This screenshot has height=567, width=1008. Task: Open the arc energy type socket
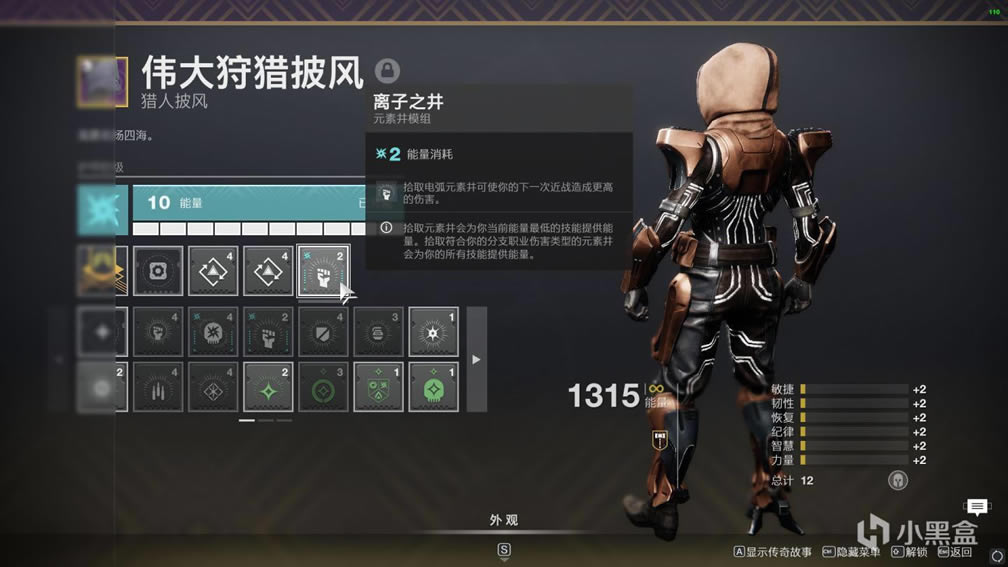click(x=103, y=209)
